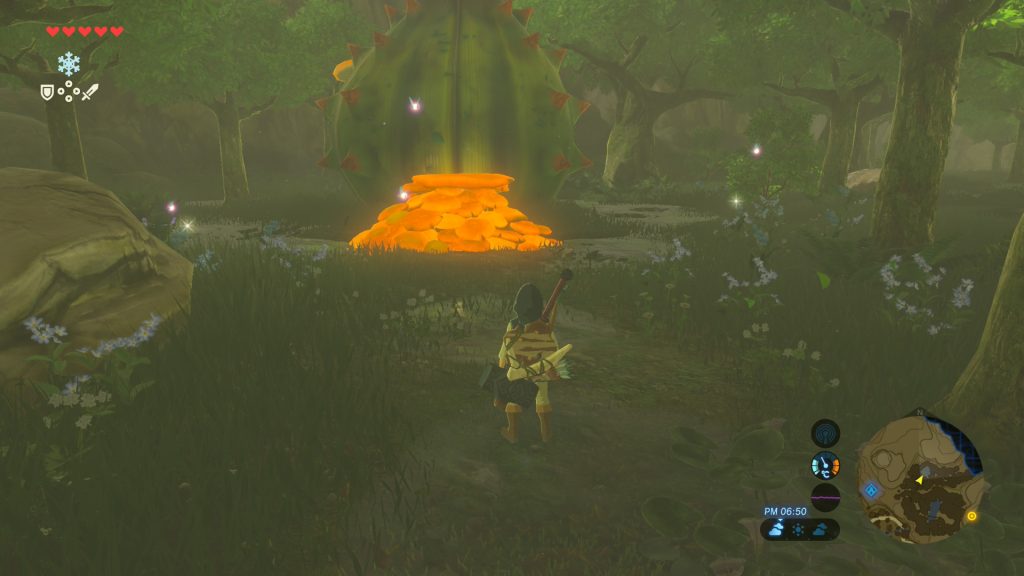Click the Sheikah Sensor signal icon

click(825, 433)
